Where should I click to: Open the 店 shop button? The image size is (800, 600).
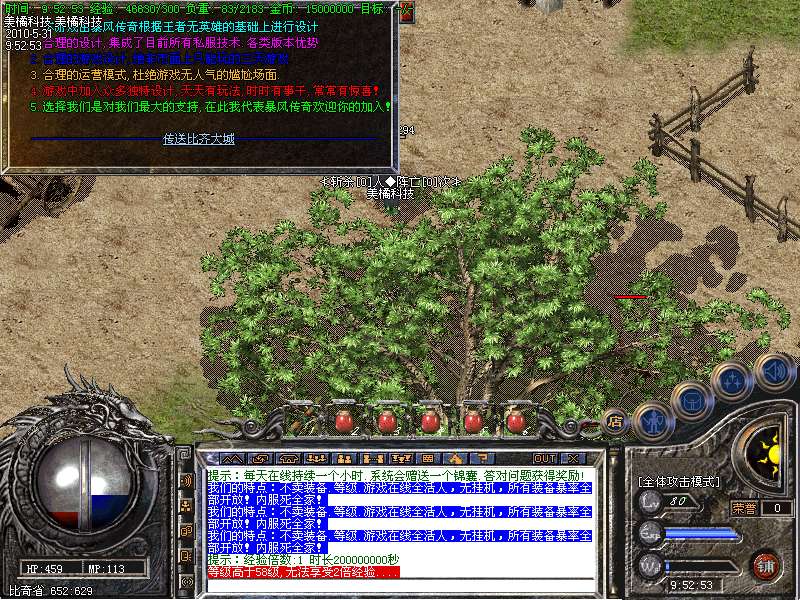click(x=616, y=422)
